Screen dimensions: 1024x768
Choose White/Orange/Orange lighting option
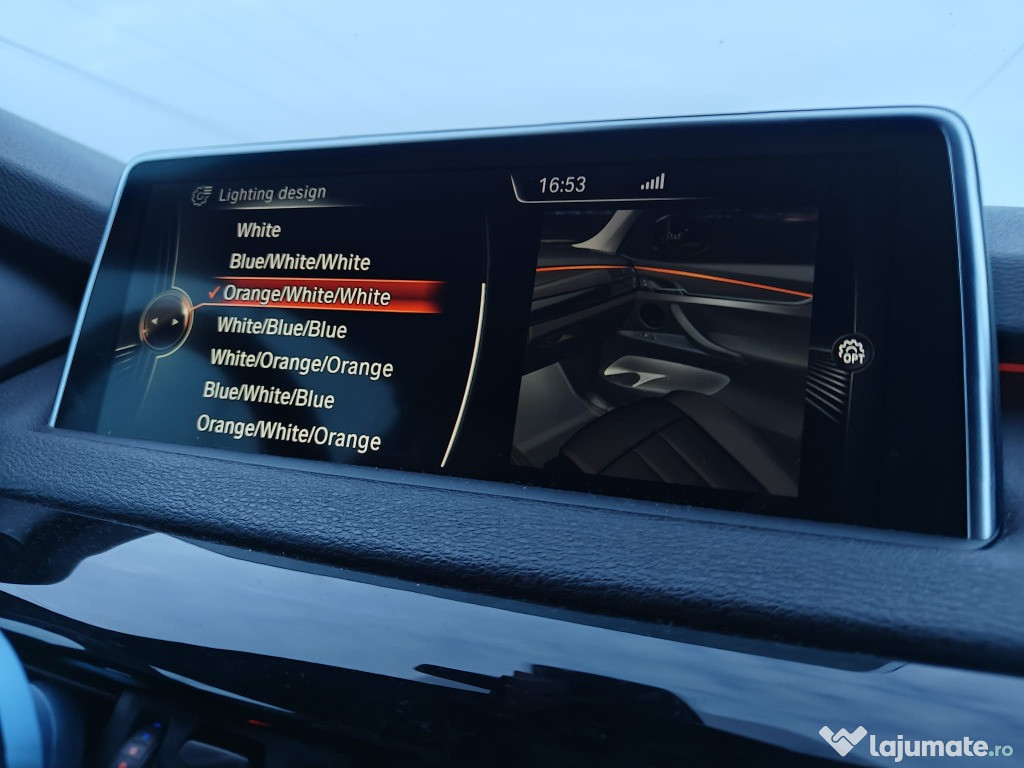(301, 363)
